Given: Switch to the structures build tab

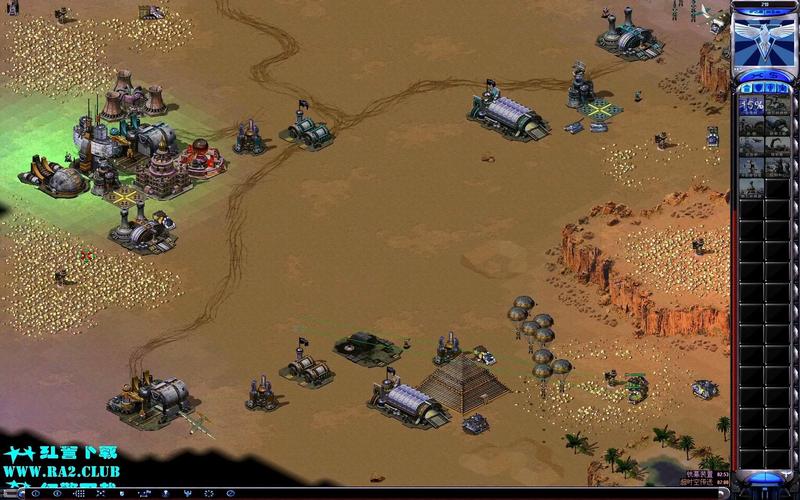Looking at the screenshot, I should click(x=745, y=88).
